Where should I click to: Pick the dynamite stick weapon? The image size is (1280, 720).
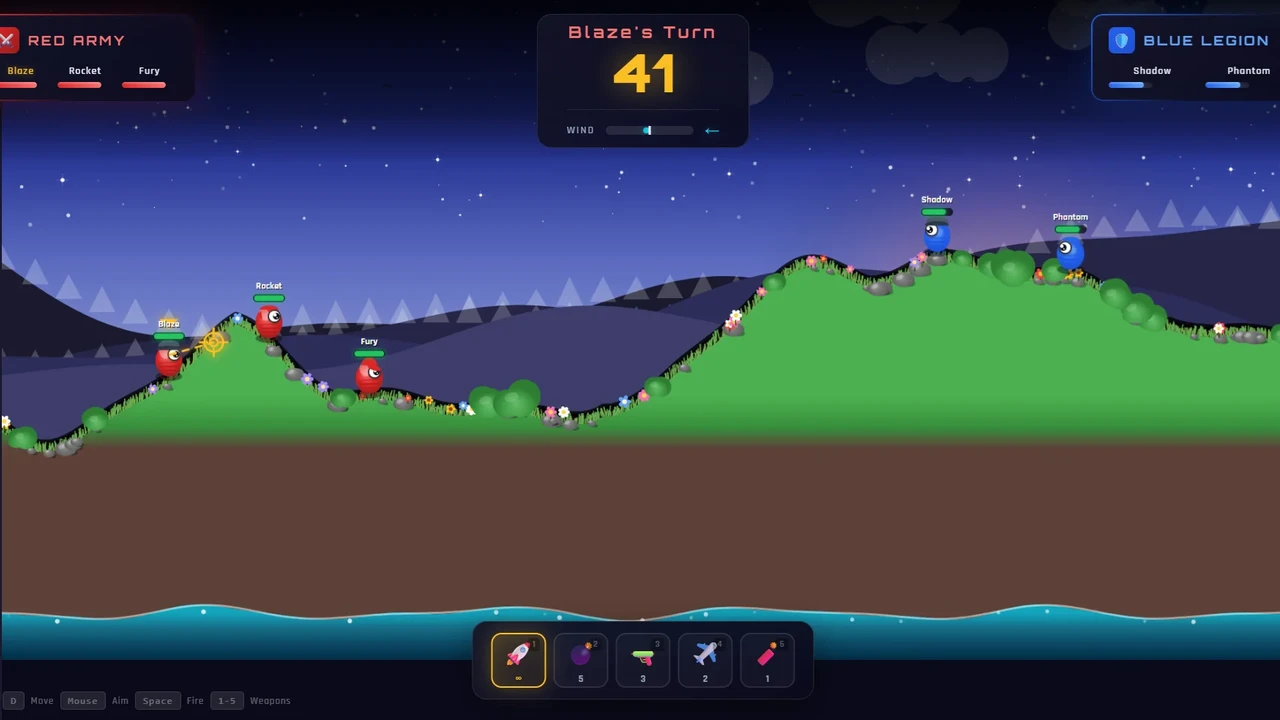[767, 657]
